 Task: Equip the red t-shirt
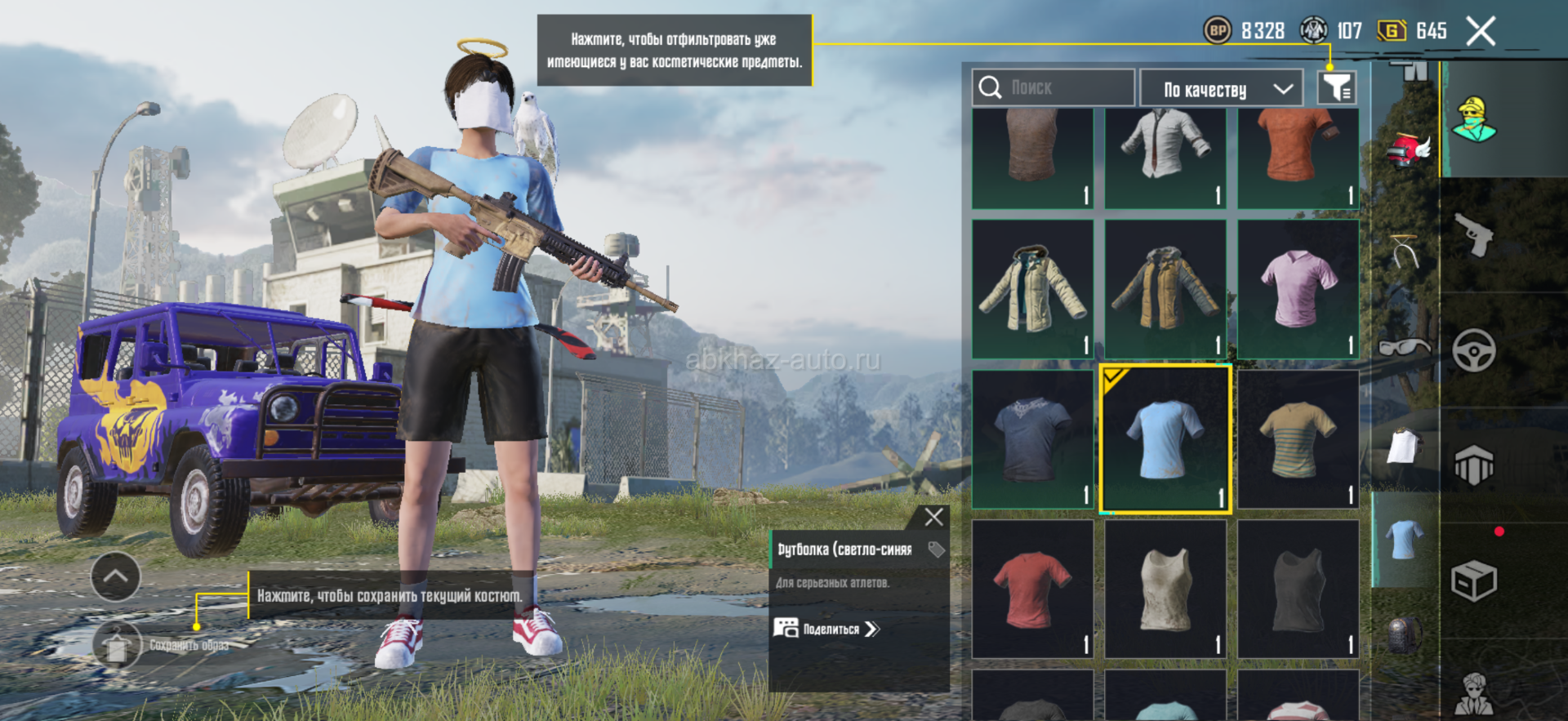coord(1032,589)
